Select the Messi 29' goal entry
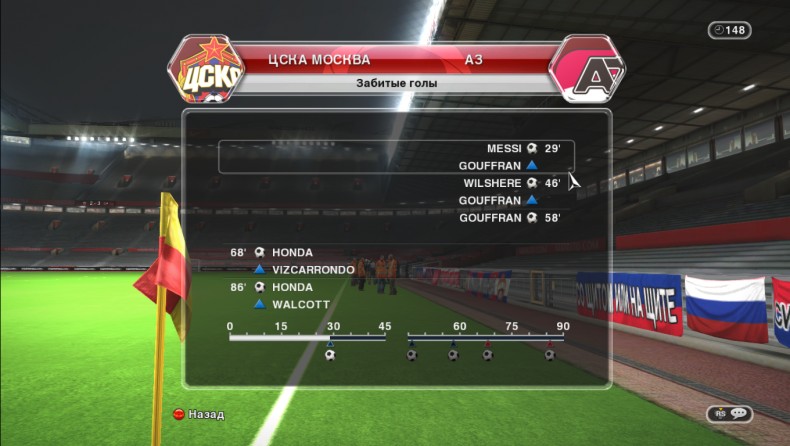 pyautogui.click(x=522, y=148)
